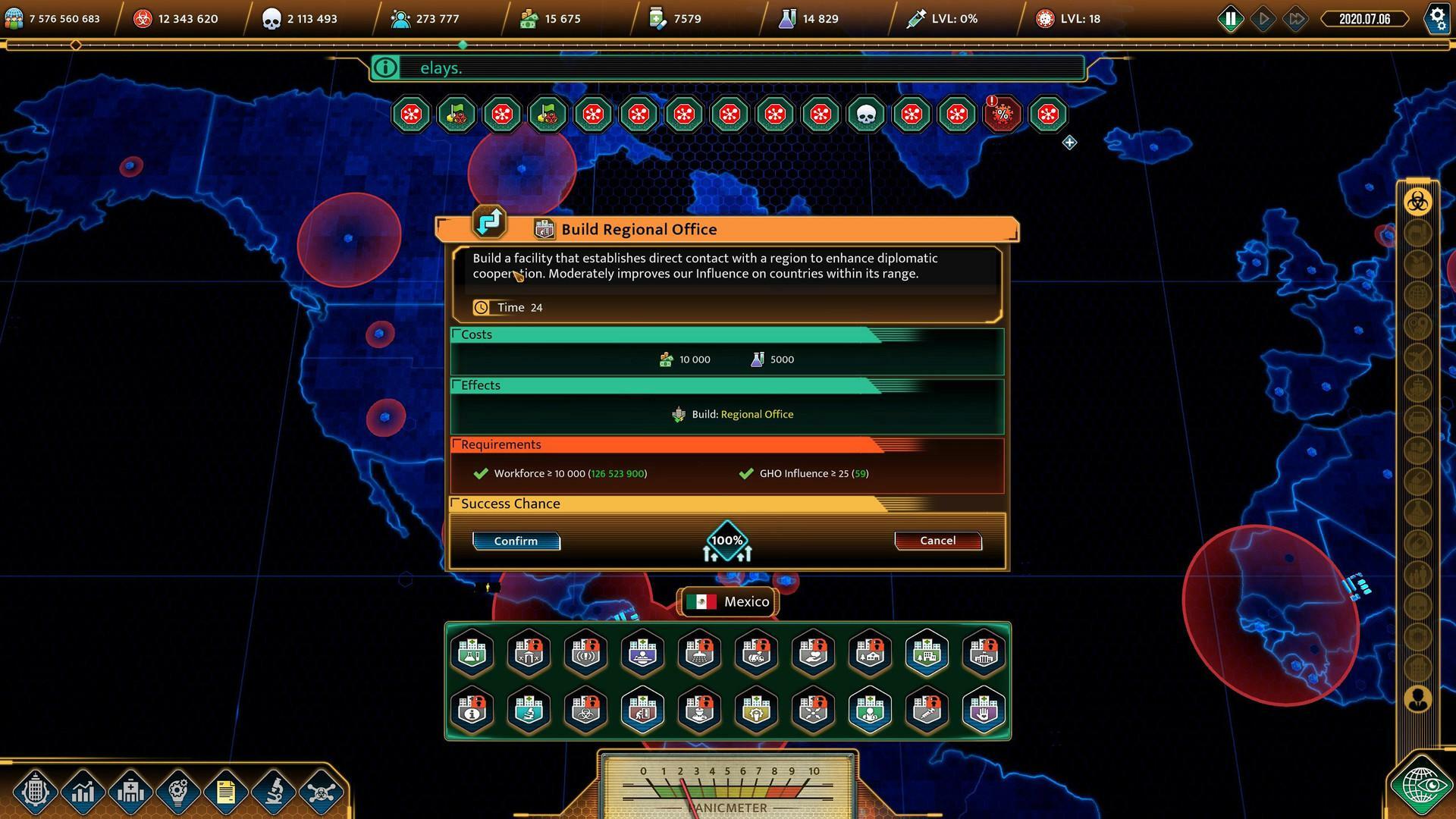Select the hospital management icon
1456x819 pixels.
130,792
